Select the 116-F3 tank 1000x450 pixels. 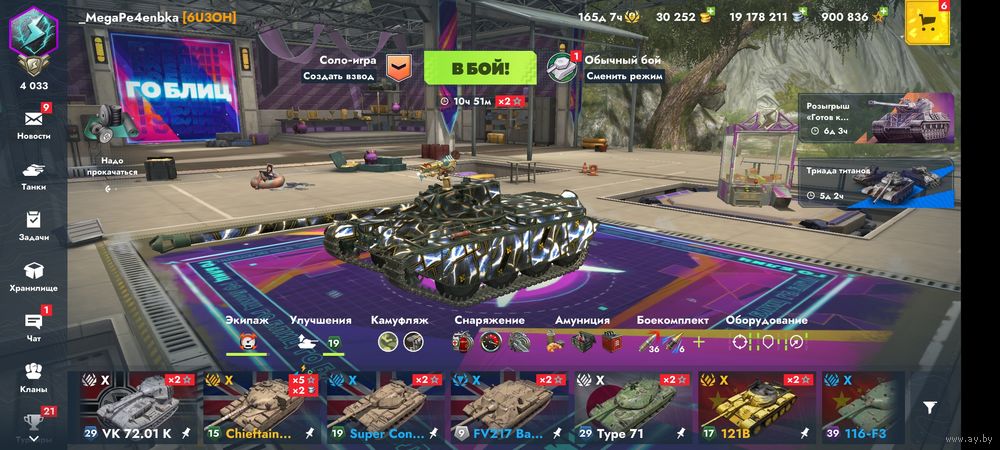pyautogui.click(x=863, y=408)
